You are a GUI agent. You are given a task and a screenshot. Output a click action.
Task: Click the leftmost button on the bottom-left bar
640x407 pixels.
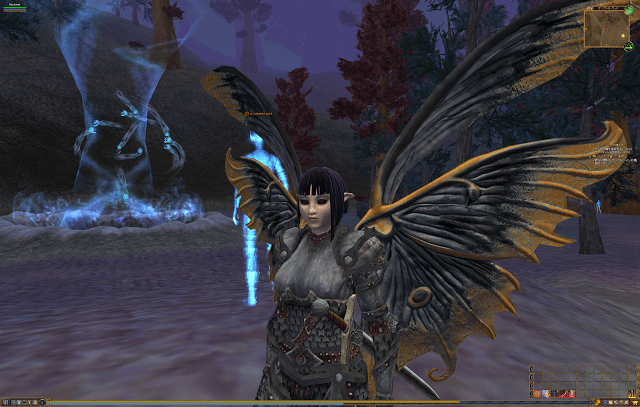tap(6, 402)
